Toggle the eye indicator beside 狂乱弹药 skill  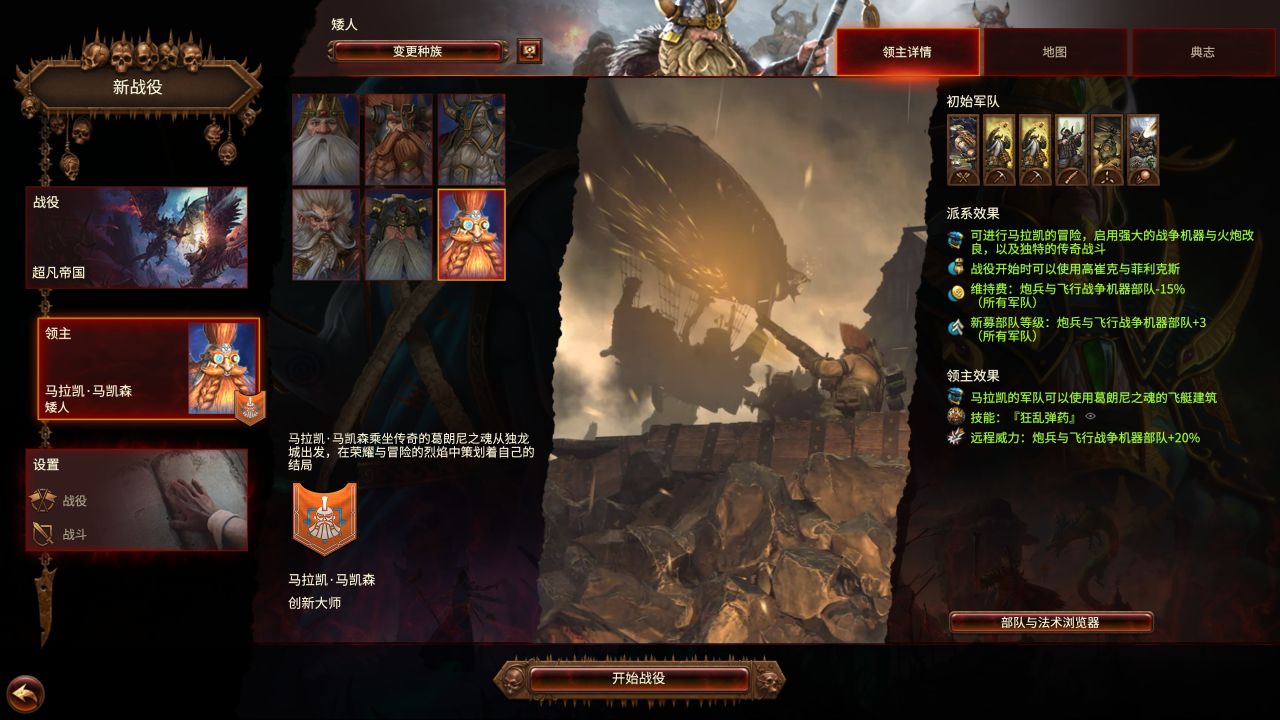tap(1090, 416)
